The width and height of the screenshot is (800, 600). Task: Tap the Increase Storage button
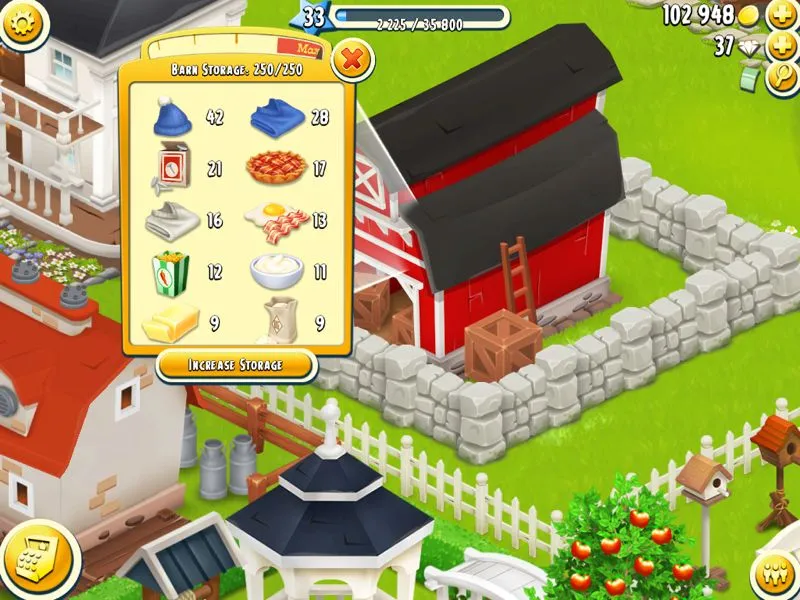coord(236,365)
